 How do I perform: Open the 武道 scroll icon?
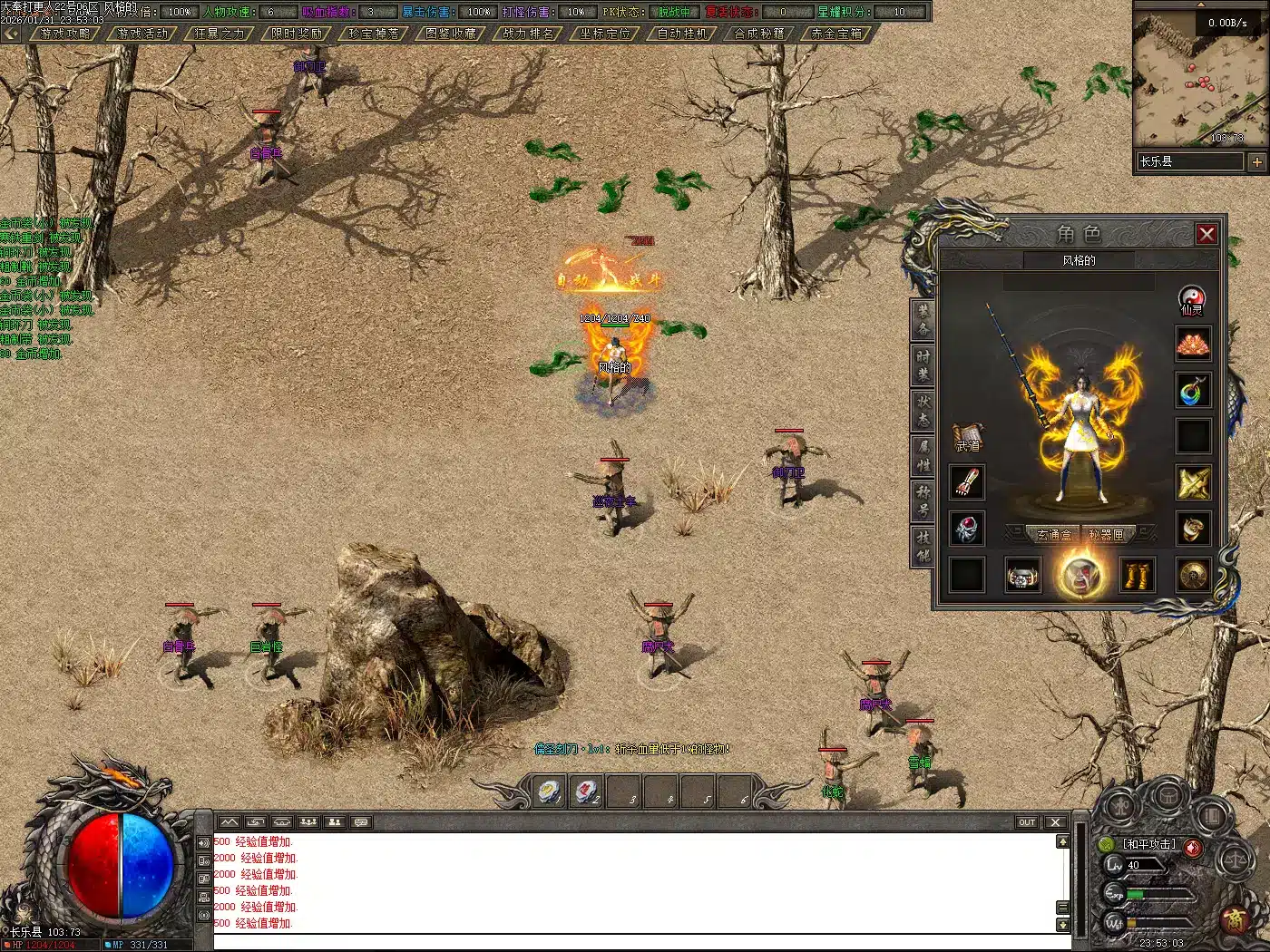(967, 436)
